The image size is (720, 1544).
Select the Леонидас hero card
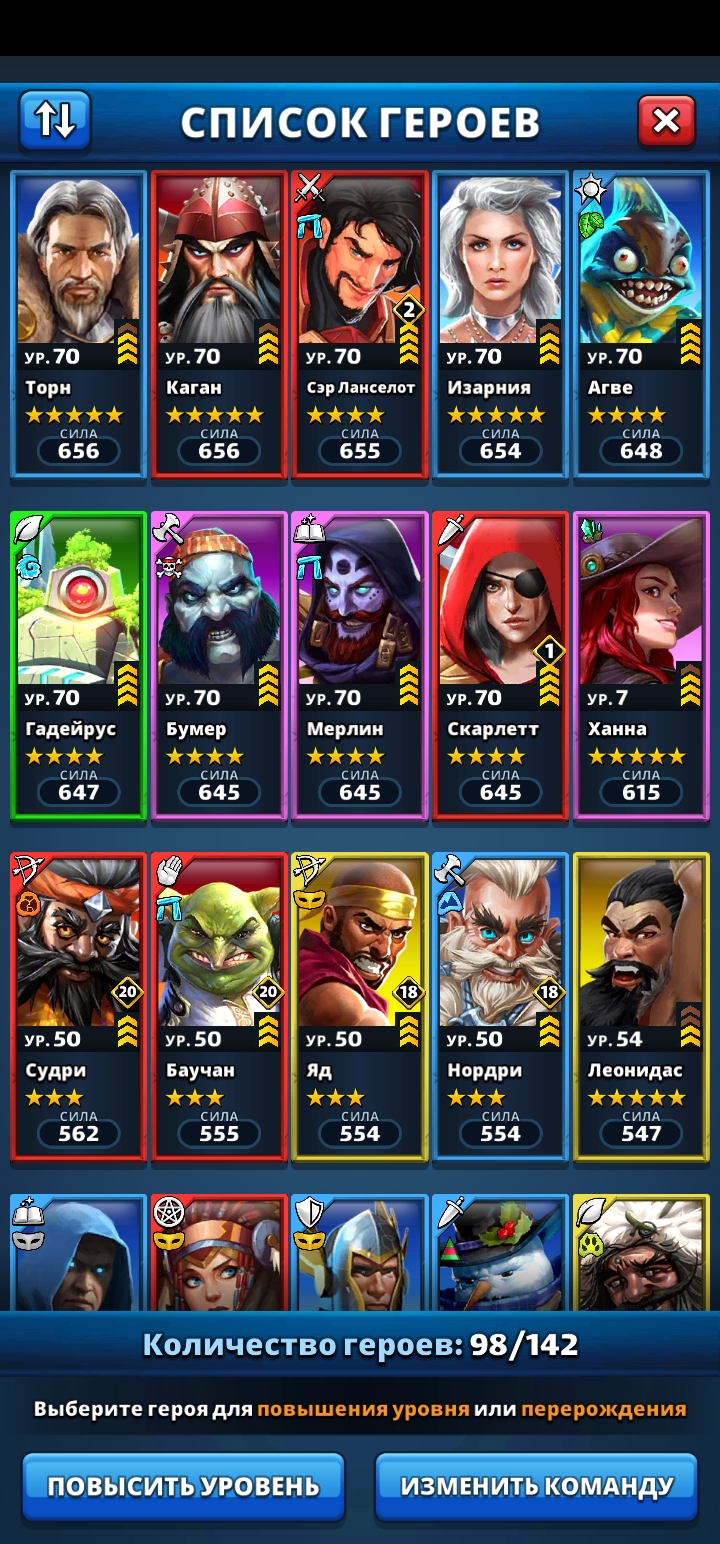[641, 1003]
